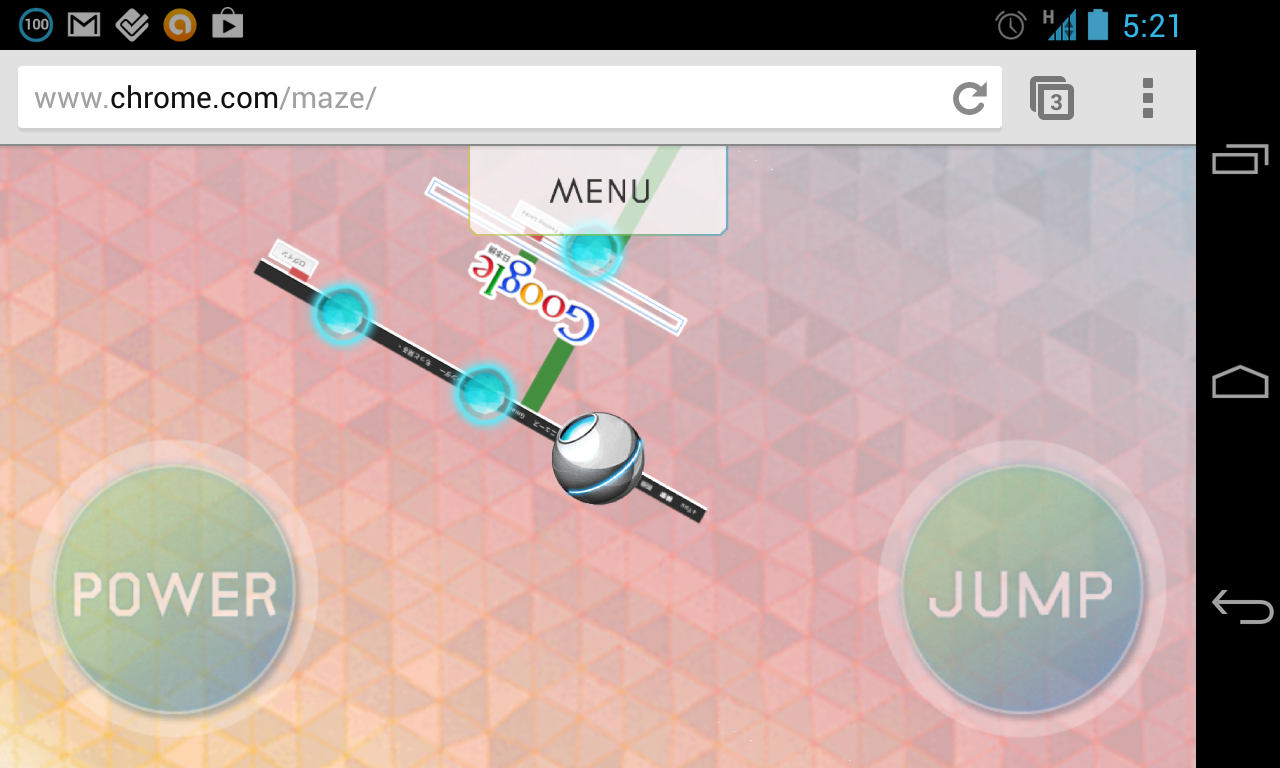Reload the maze page in Chrome
This screenshot has width=1280, height=768.
(967, 97)
